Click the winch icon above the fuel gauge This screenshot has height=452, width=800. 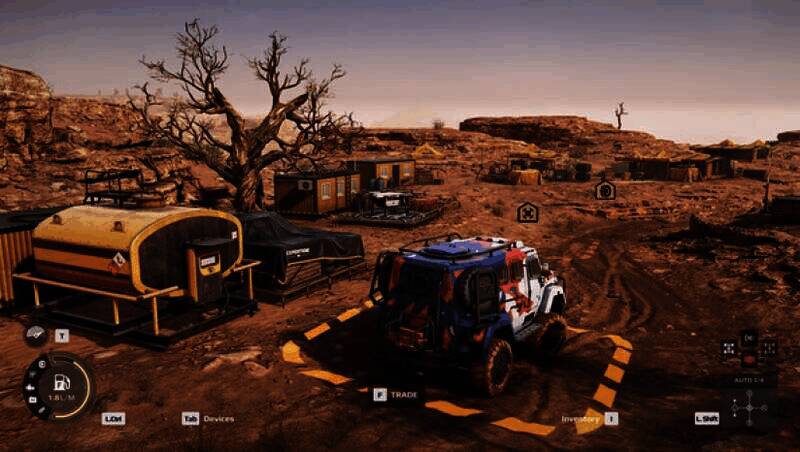[x=37, y=334]
